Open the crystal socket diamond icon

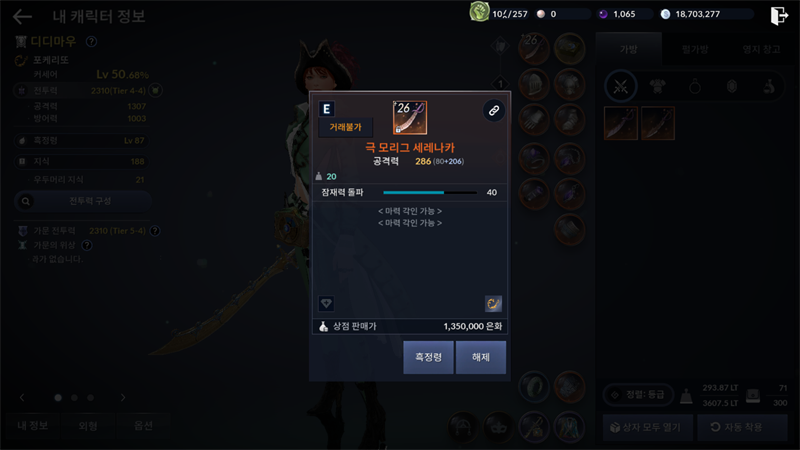tap(326, 303)
